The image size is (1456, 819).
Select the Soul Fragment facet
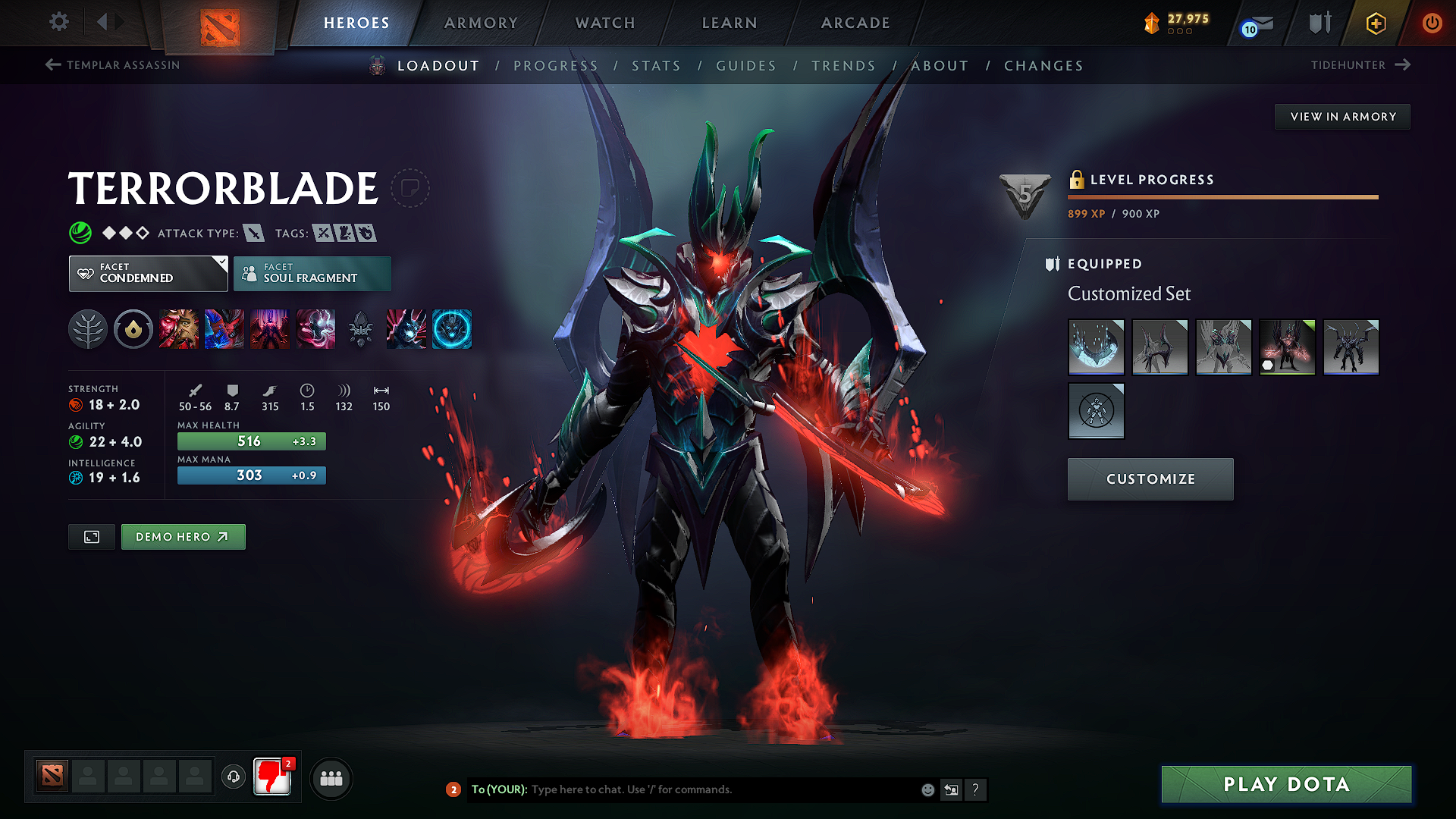pos(312,274)
